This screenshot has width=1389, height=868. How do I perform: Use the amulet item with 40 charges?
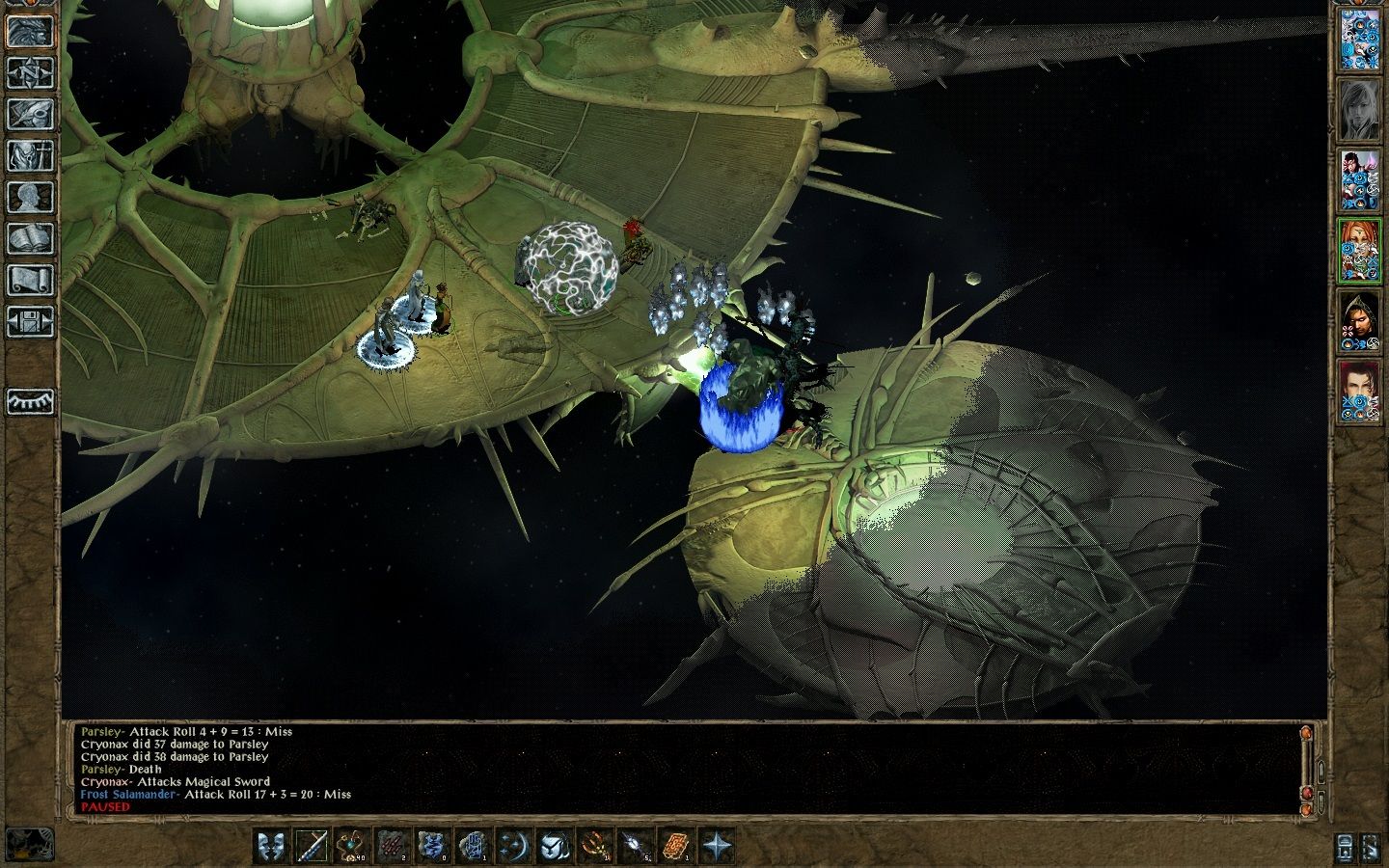(x=353, y=846)
